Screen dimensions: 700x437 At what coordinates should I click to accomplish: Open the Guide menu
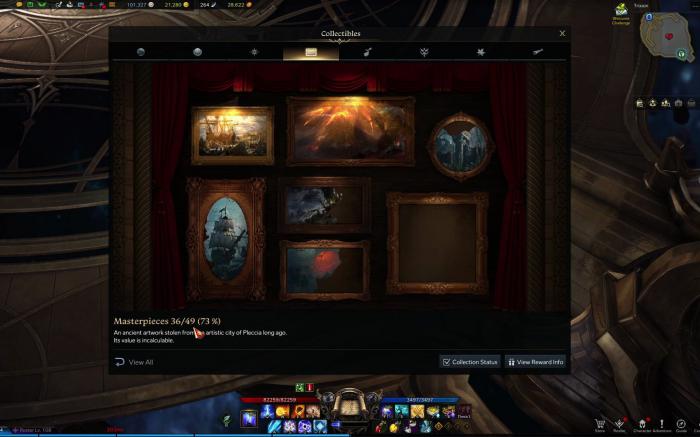pos(682,425)
